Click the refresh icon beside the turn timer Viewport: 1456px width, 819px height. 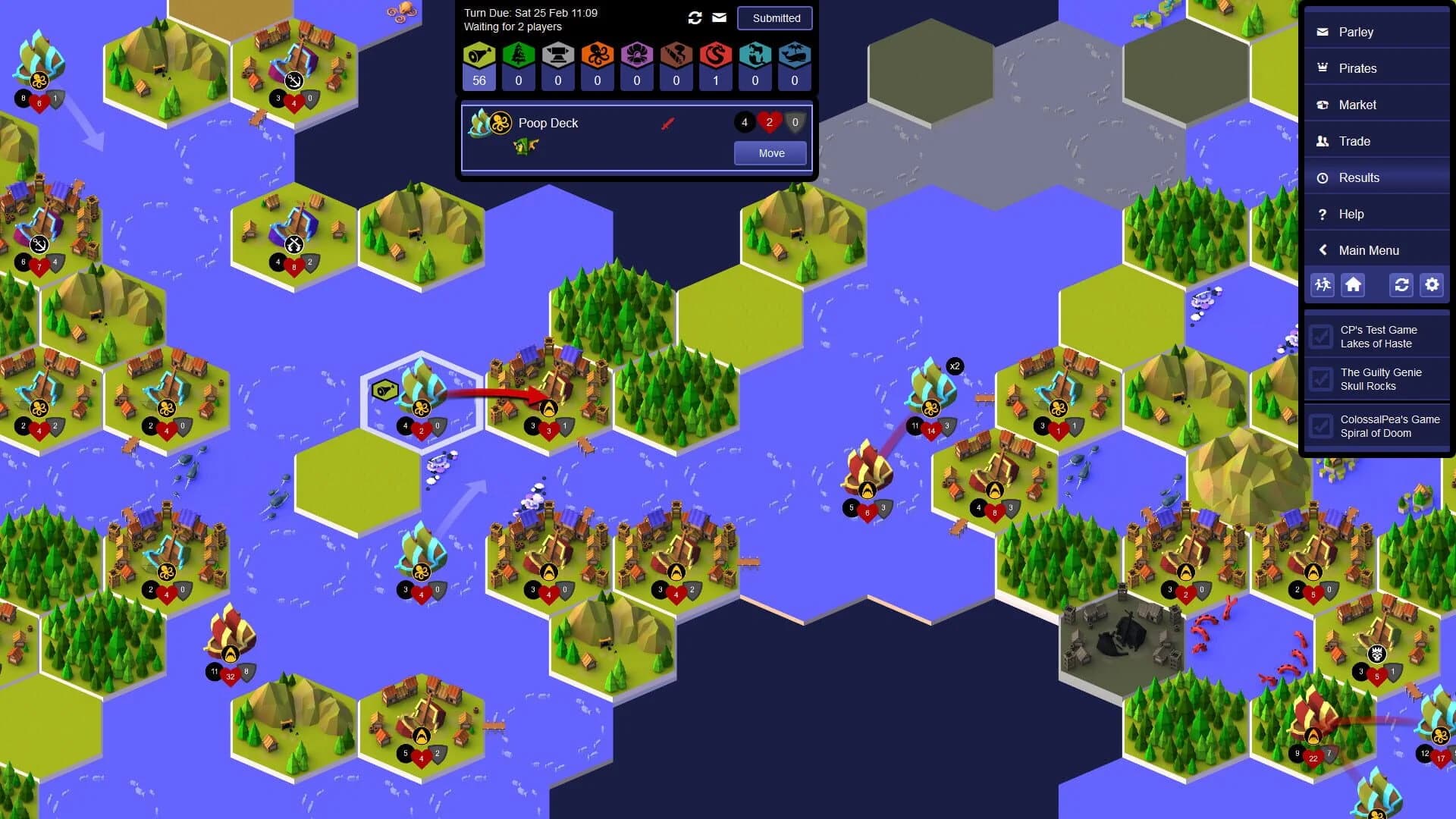point(695,17)
